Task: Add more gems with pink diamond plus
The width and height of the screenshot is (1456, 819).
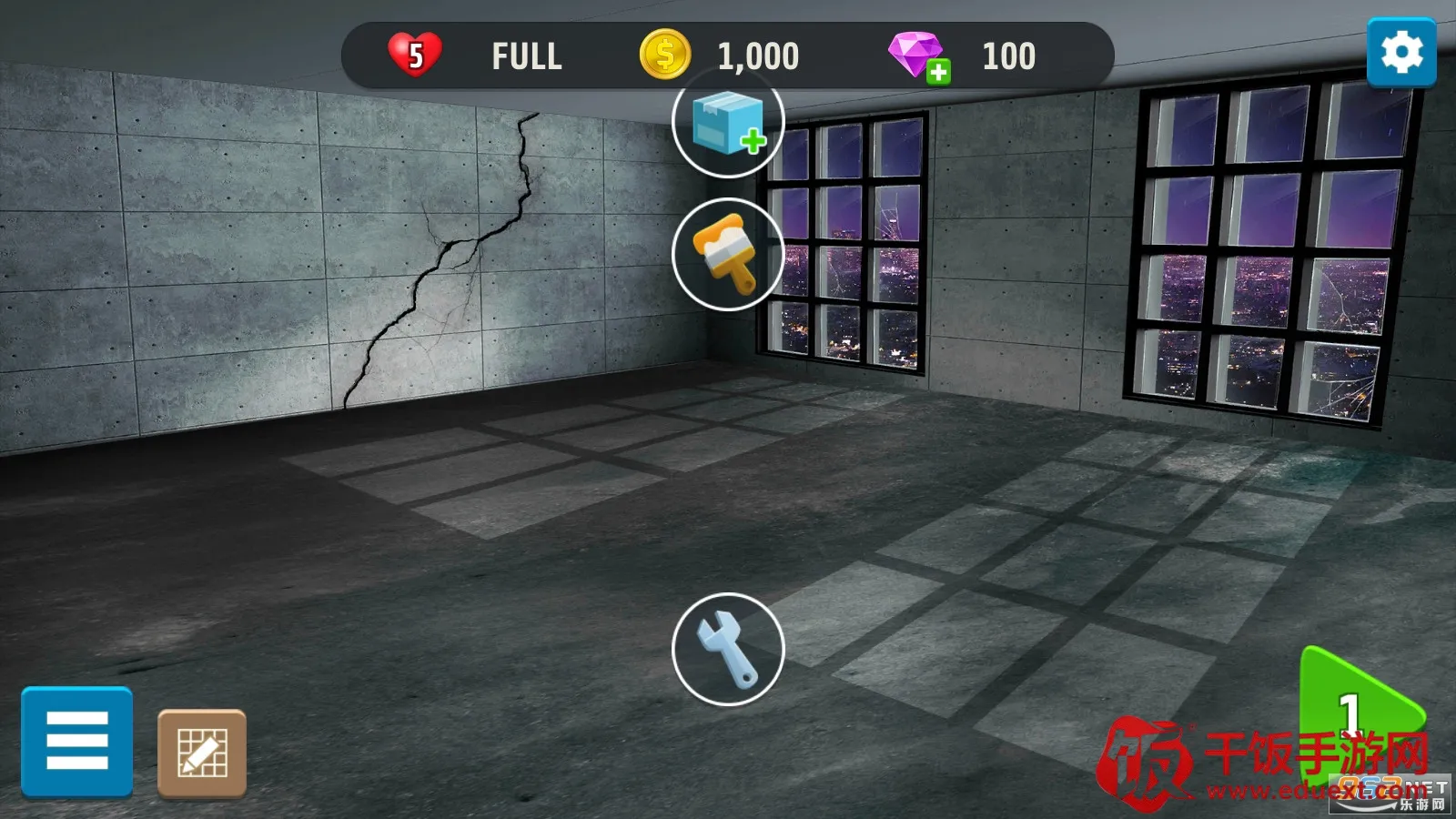Action: click(x=919, y=56)
